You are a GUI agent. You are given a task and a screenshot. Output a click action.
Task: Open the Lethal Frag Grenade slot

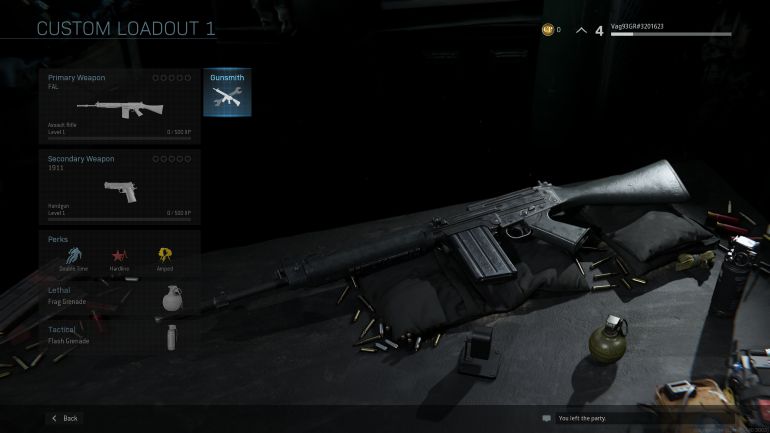pyautogui.click(x=120, y=298)
